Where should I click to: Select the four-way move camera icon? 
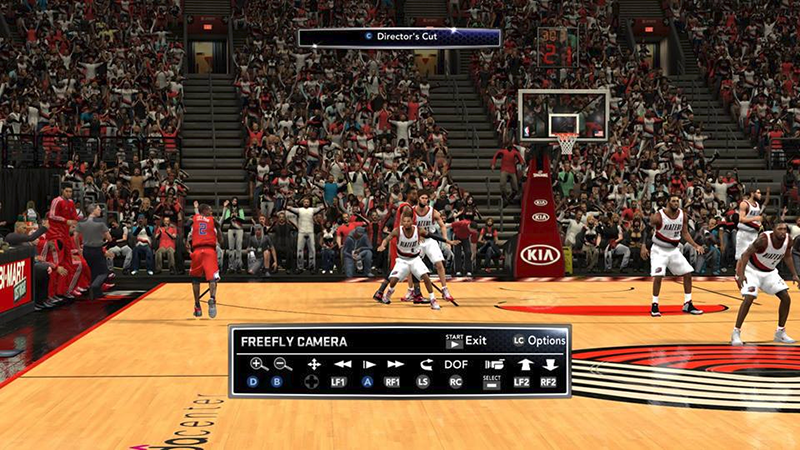click(313, 364)
